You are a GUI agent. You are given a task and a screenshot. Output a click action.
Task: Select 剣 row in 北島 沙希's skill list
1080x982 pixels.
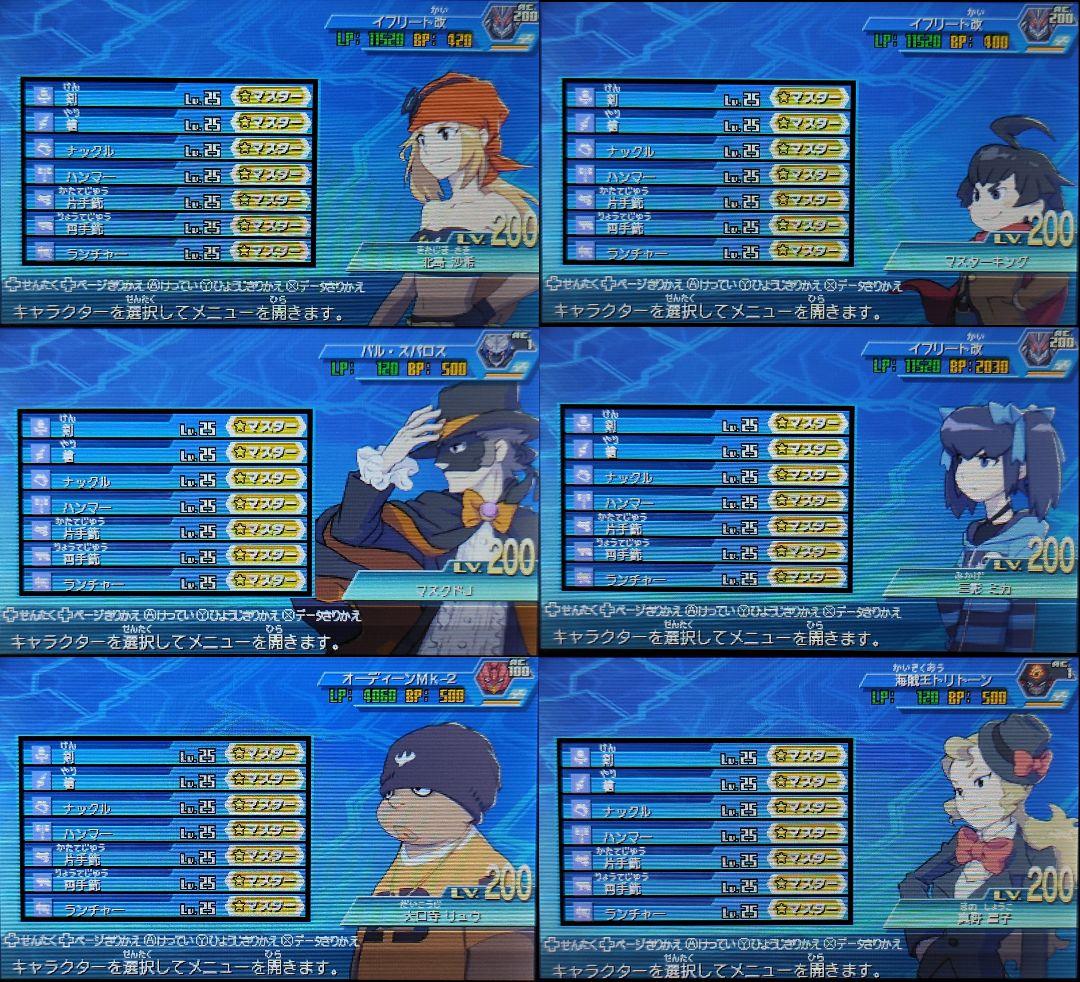tap(168, 97)
